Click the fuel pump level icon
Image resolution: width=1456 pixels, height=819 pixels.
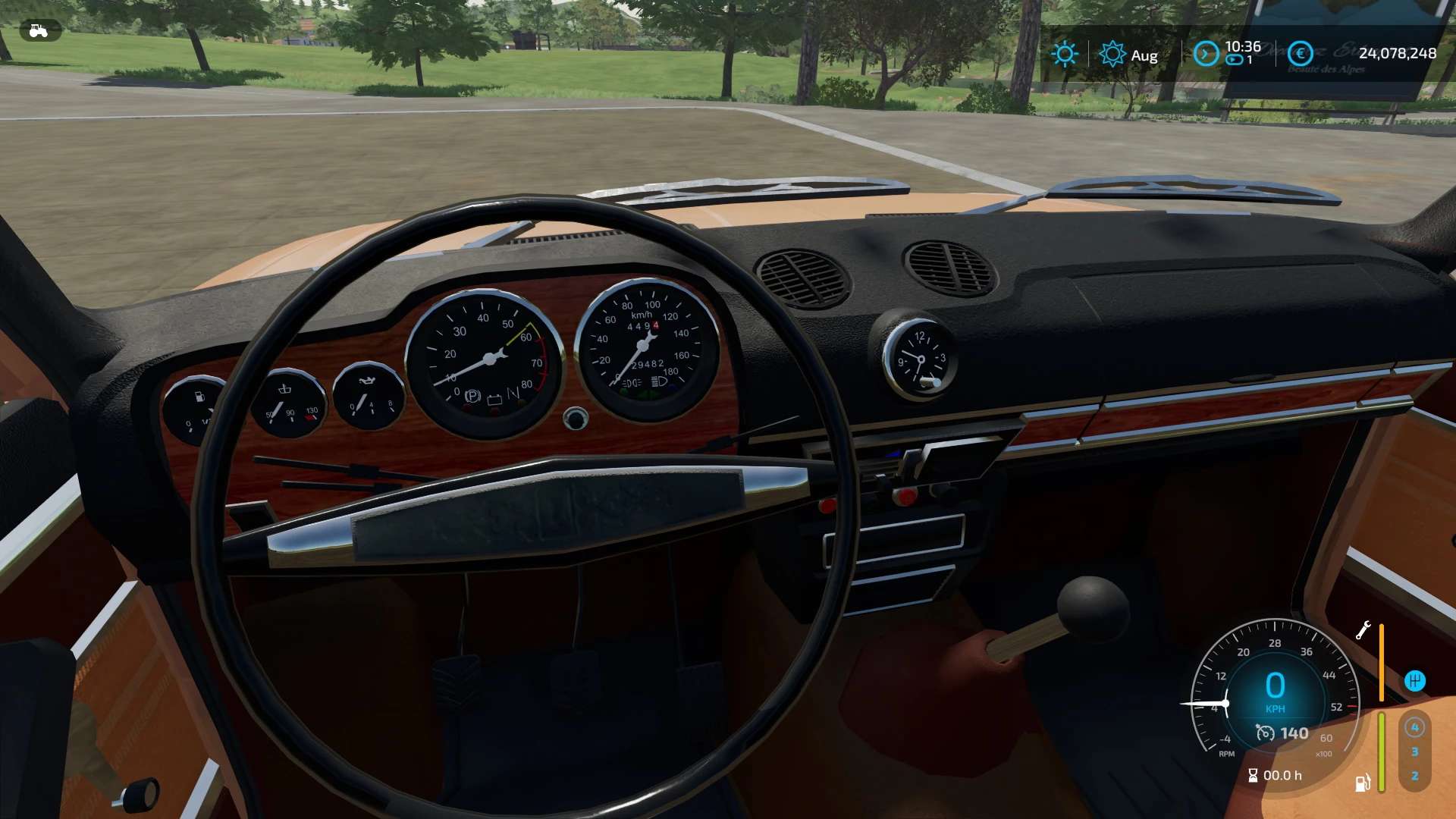[x=1362, y=783]
